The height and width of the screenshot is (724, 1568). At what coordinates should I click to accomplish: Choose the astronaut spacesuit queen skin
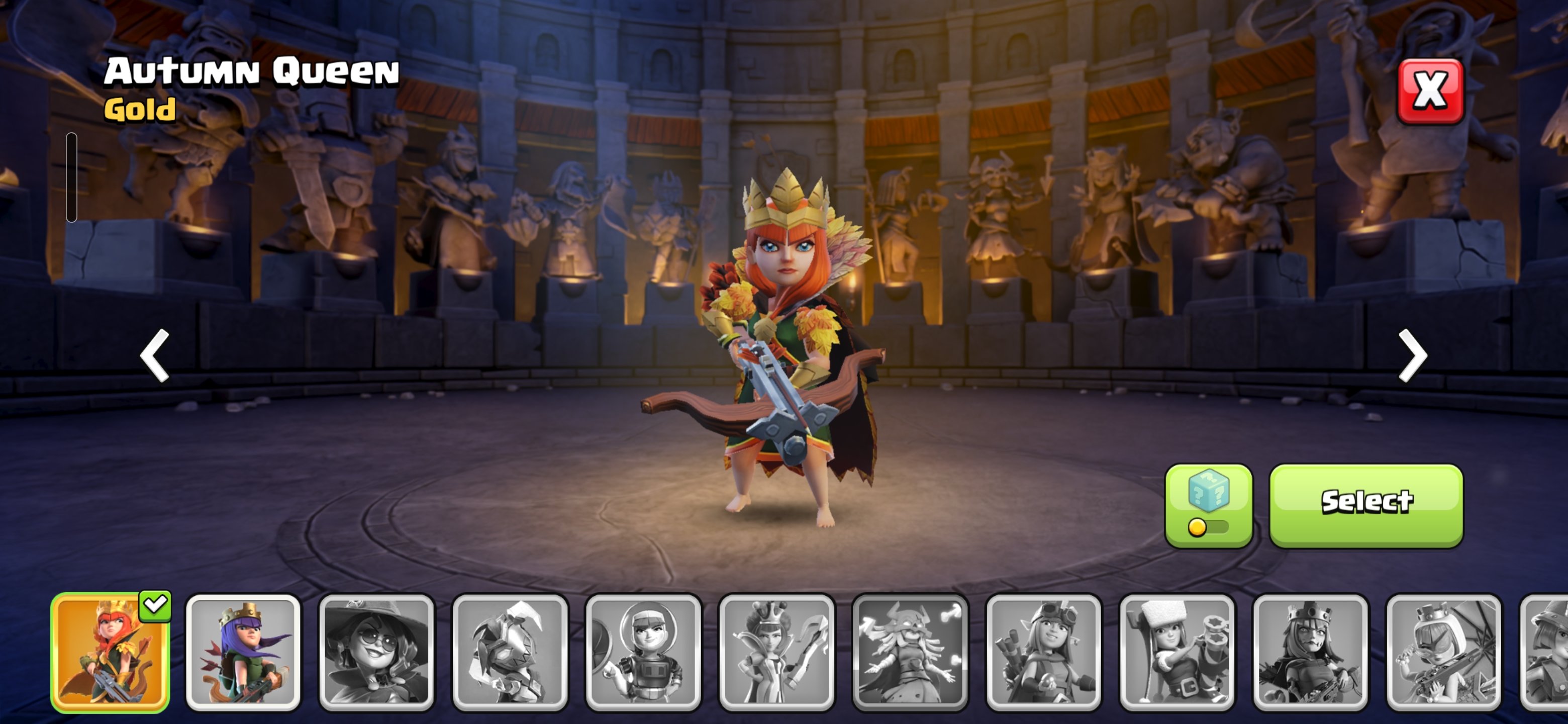(x=643, y=652)
